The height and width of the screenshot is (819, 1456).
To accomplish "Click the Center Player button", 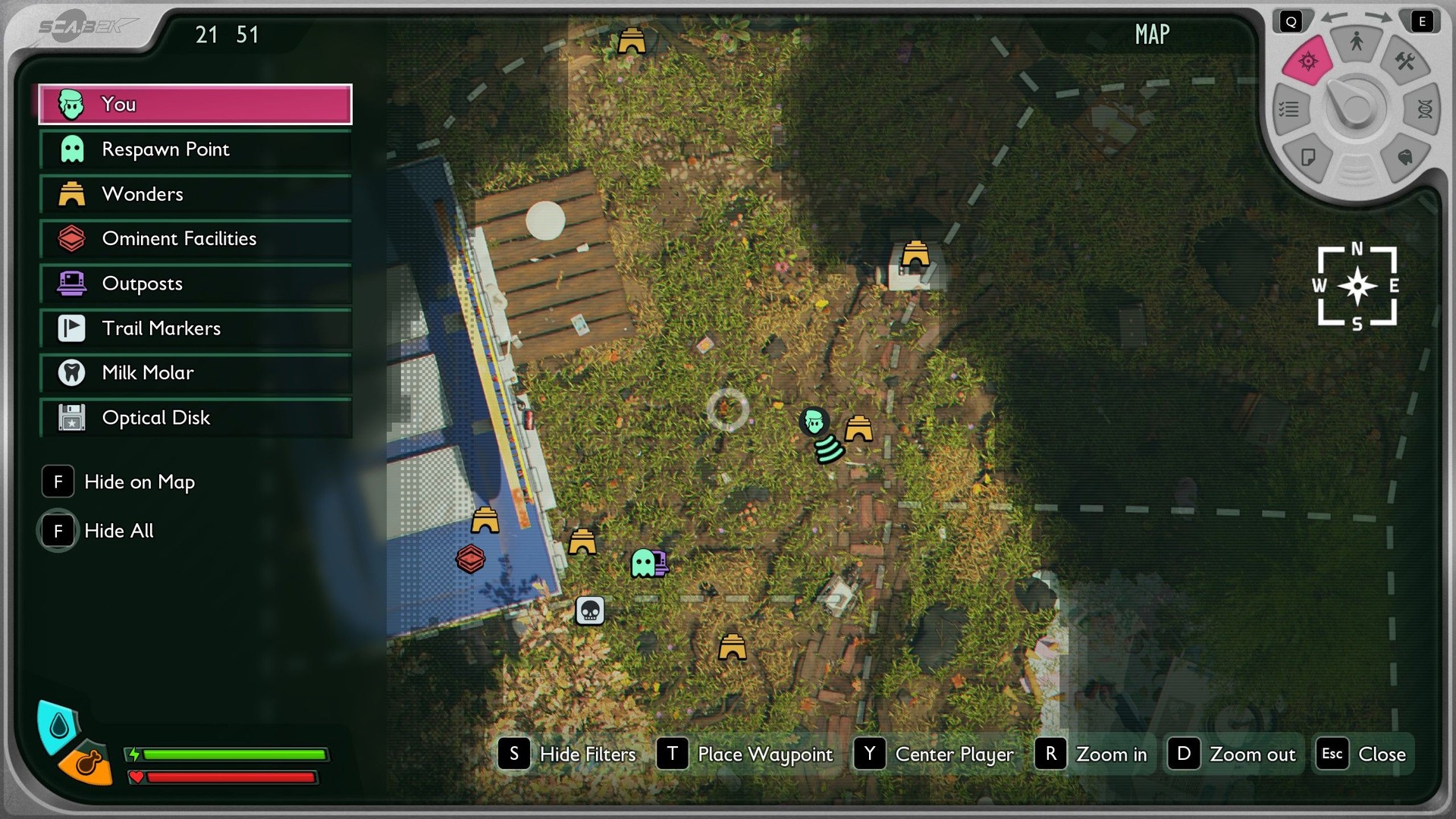I will (934, 754).
